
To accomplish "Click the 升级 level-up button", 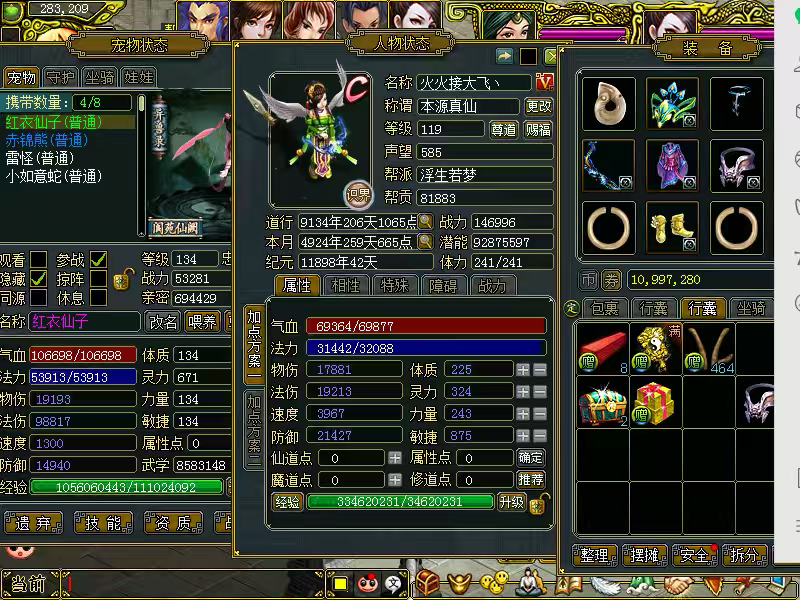I will [x=511, y=502].
